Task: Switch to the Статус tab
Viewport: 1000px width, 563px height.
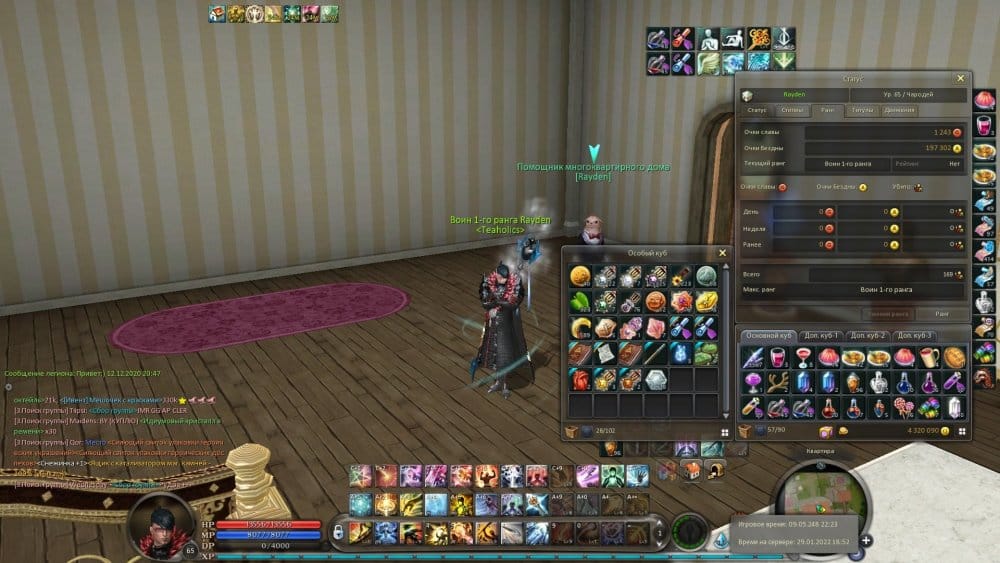Action: [757, 110]
